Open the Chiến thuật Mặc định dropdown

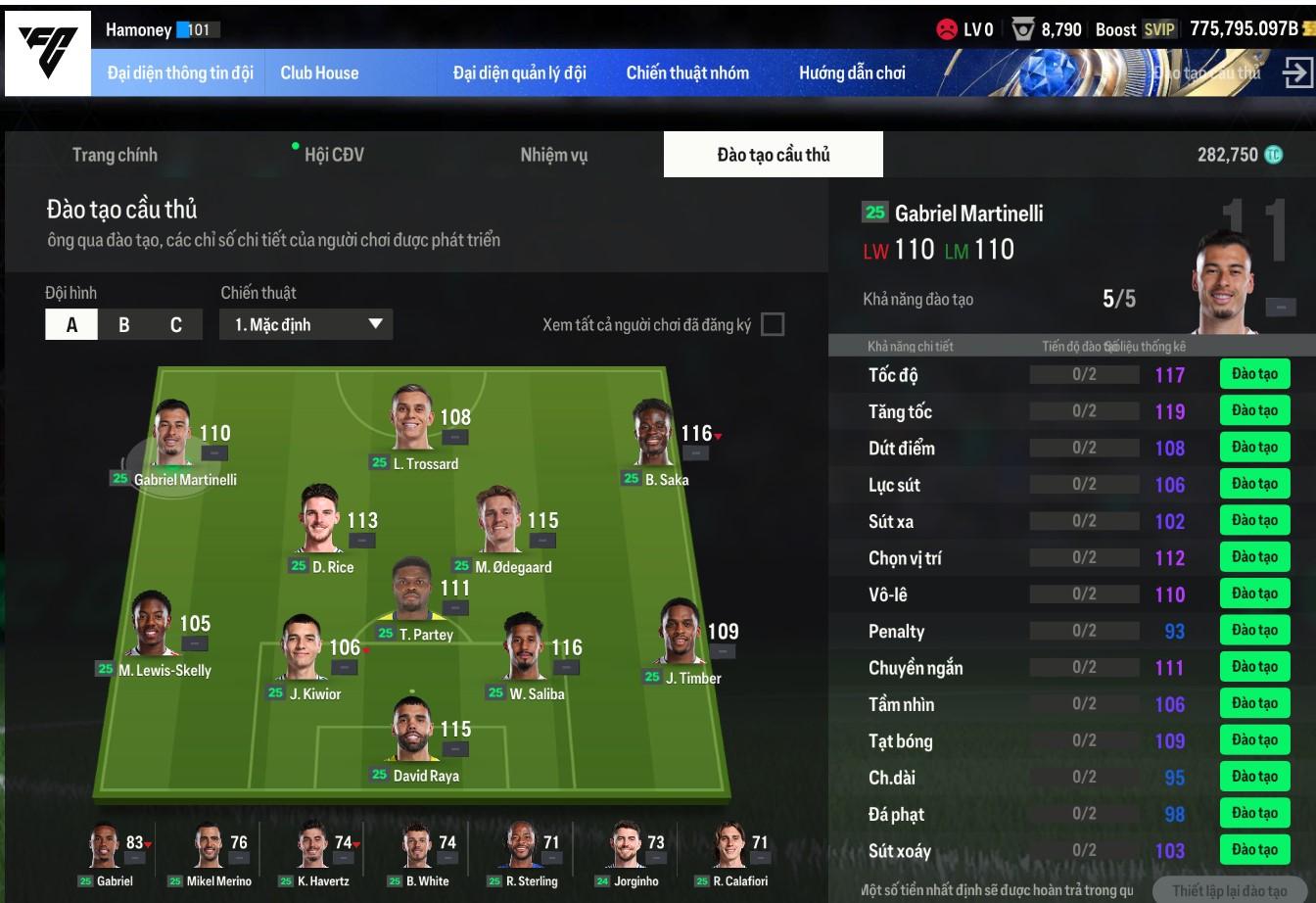point(307,325)
